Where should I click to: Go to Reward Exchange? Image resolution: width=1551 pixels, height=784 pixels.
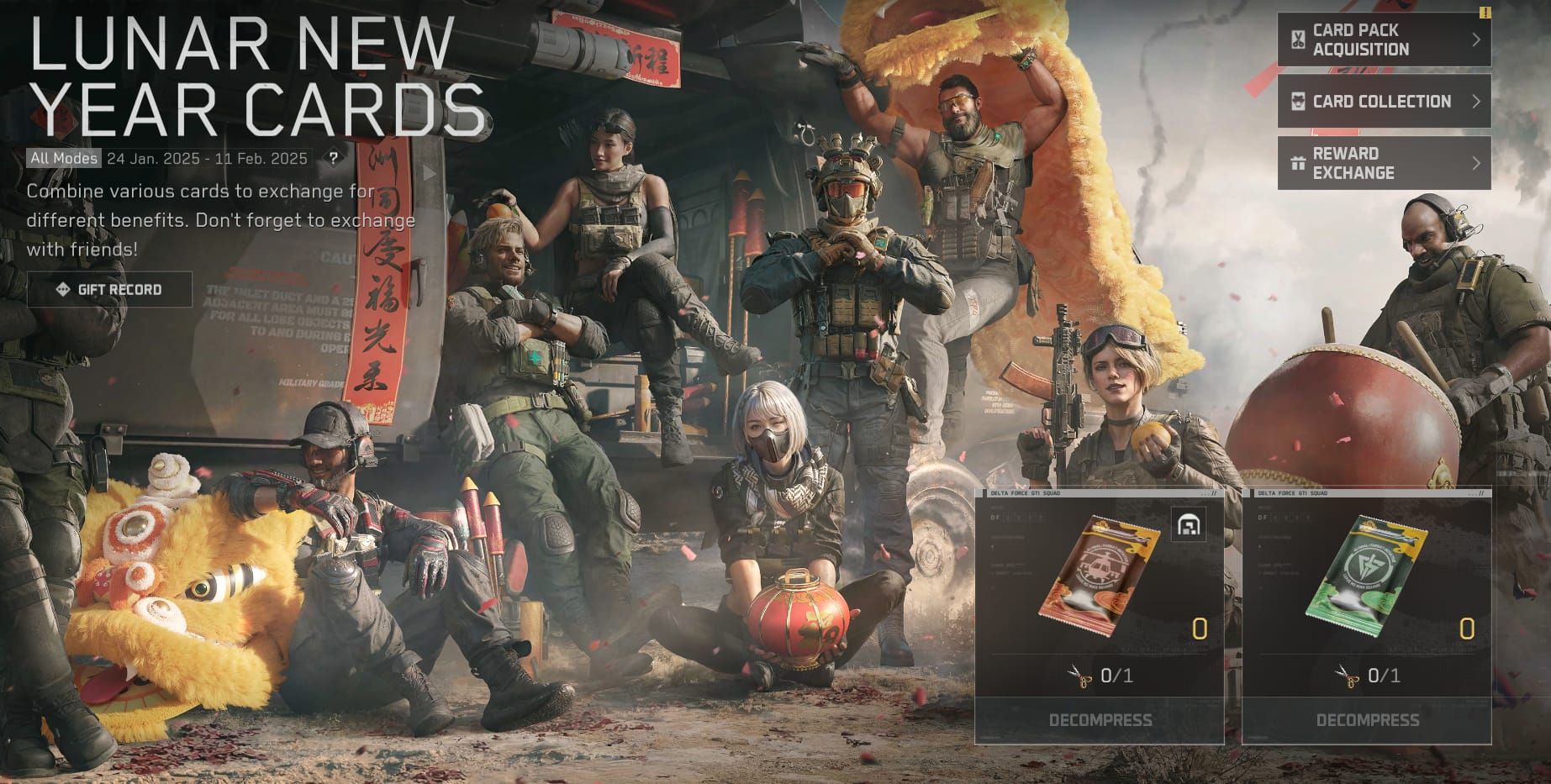pos(1384,163)
